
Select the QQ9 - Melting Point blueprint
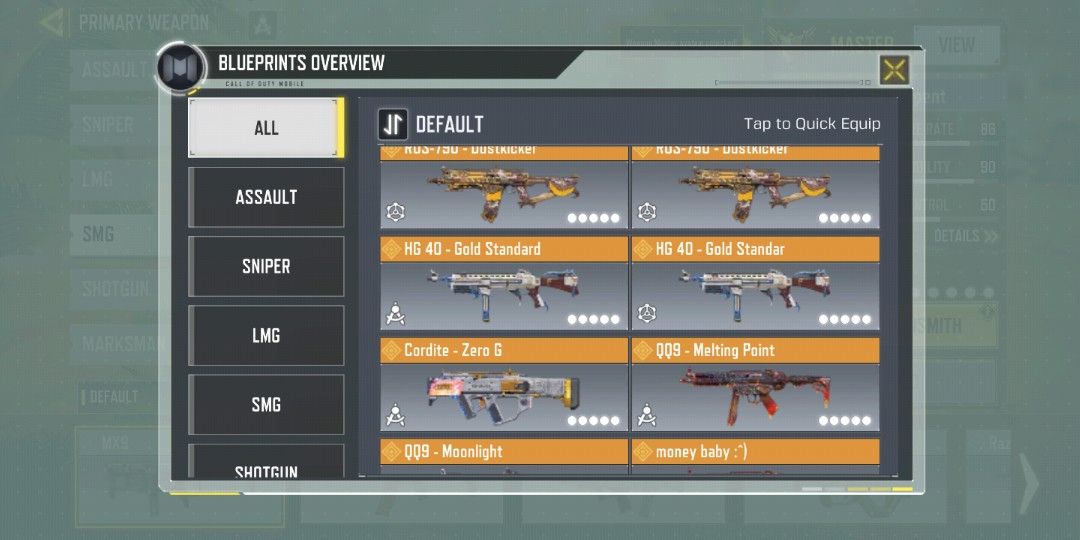click(x=755, y=386)
